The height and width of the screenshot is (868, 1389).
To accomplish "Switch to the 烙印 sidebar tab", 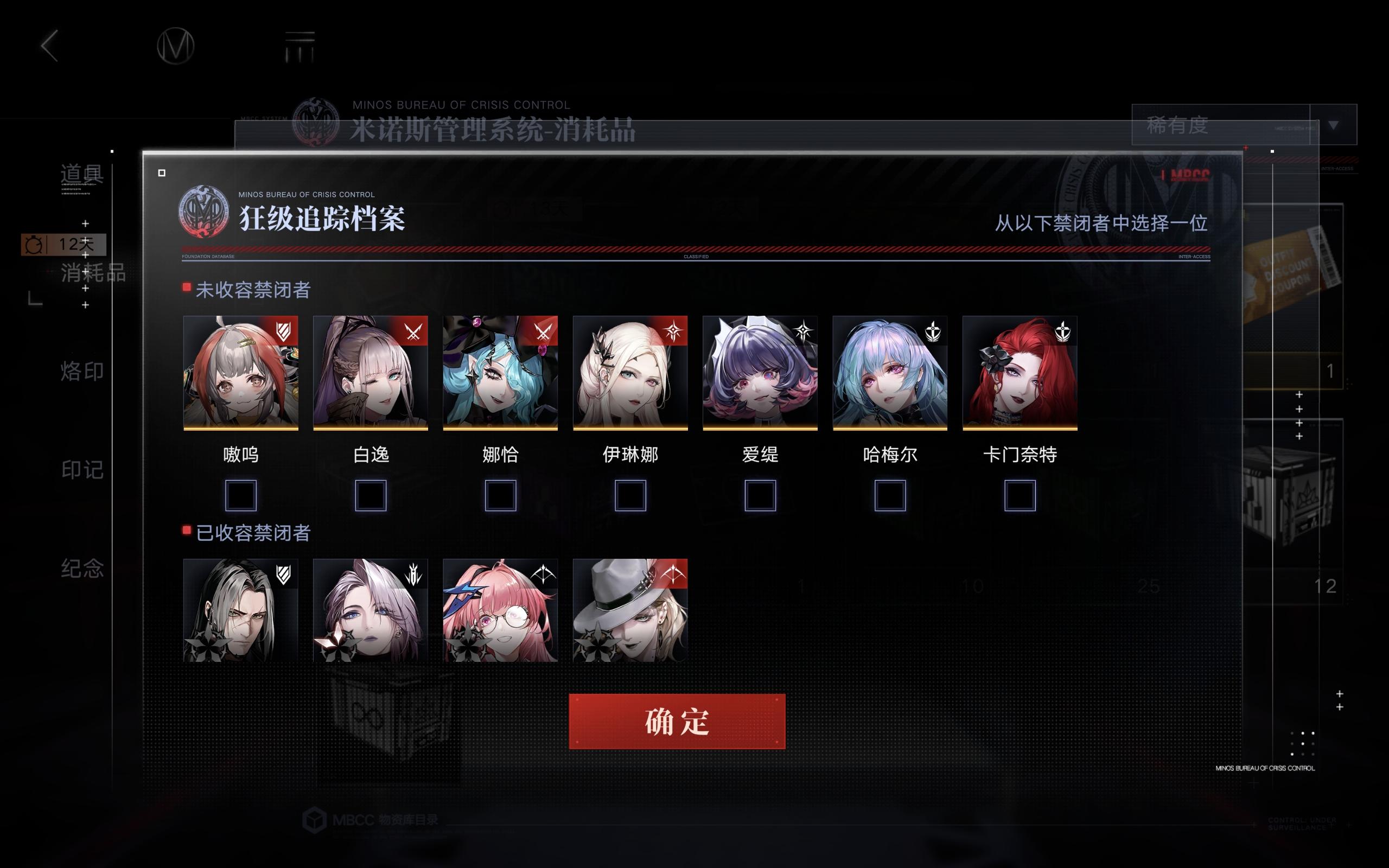I will tap(81, 372).
